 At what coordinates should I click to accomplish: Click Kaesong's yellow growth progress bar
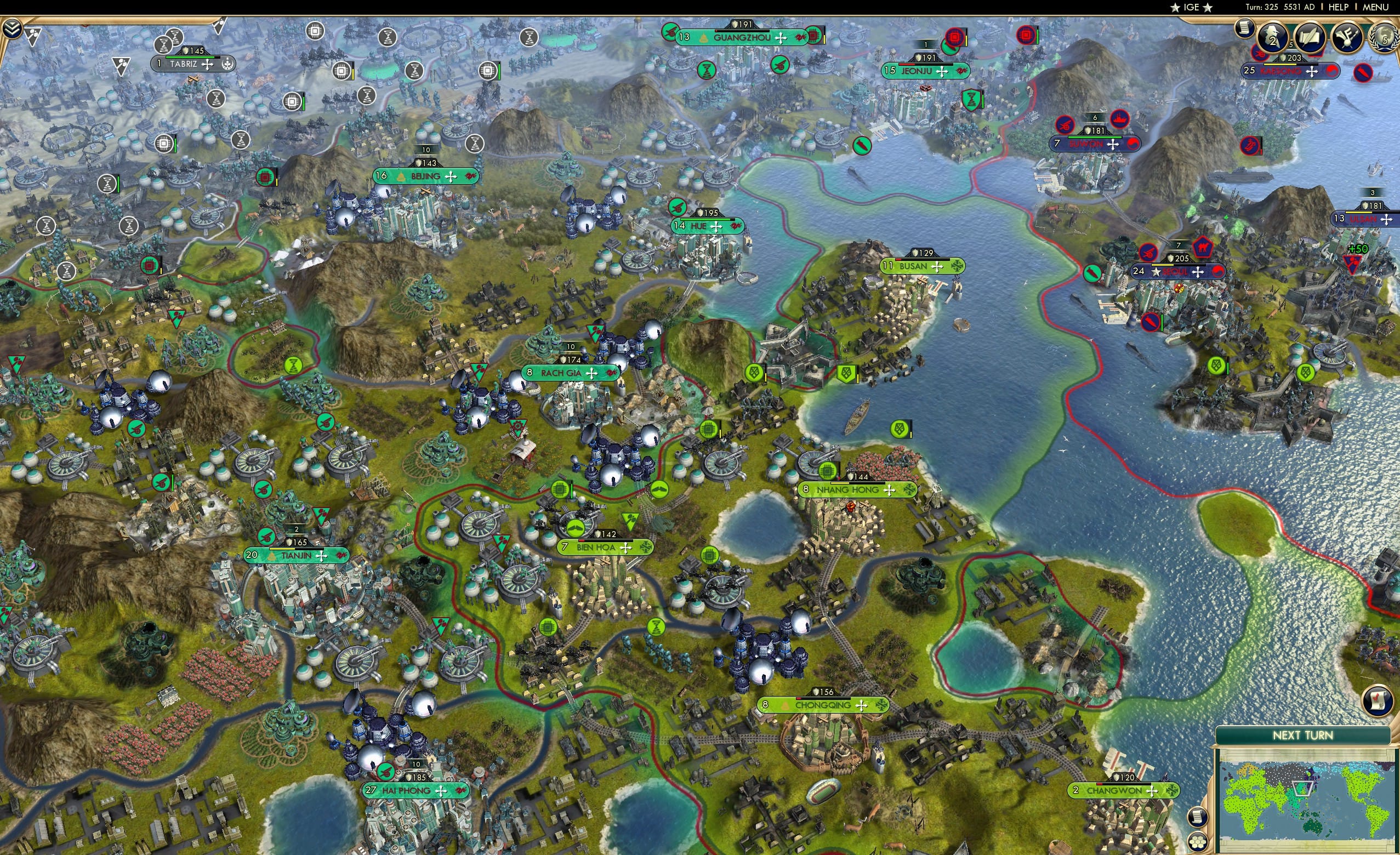pyautogui.click(x=1279, y=65)
